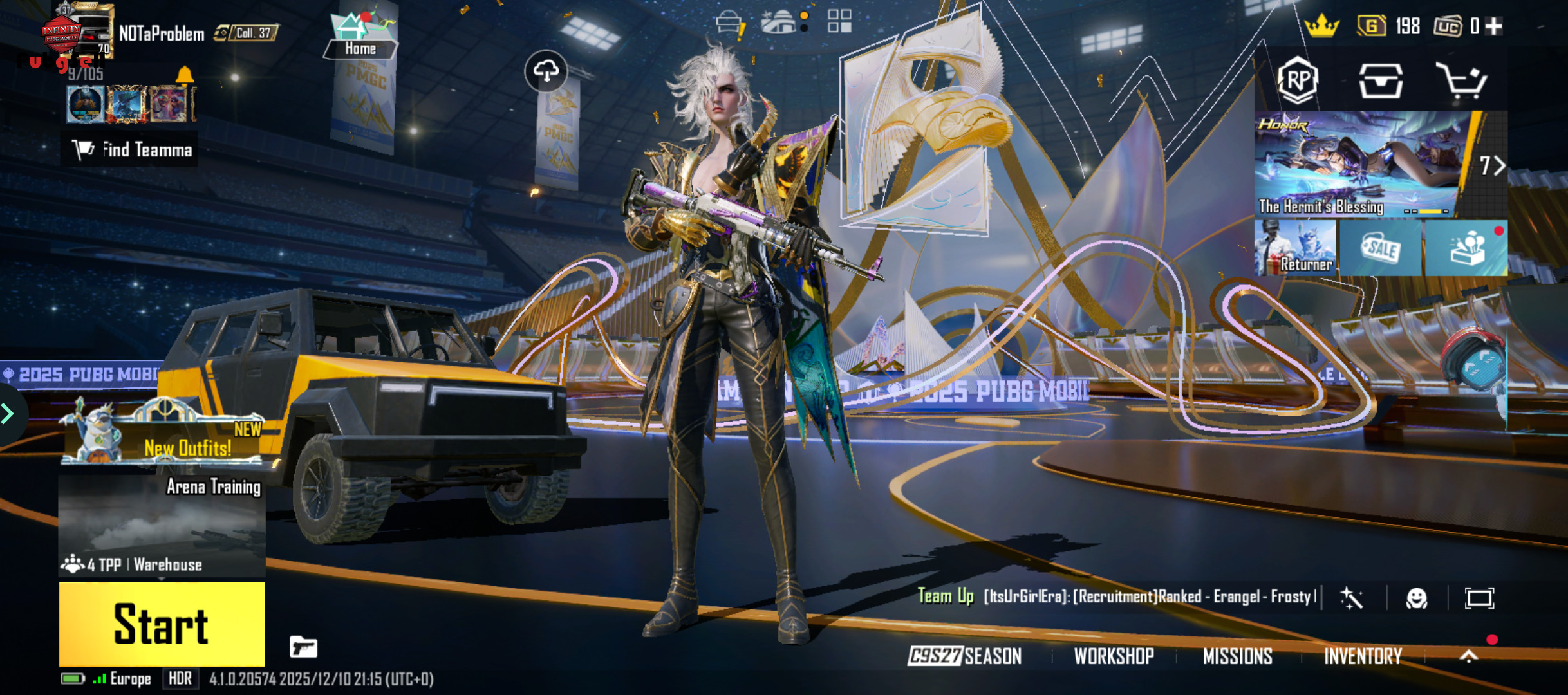Image resolution: width=1568 pixels, height=695 pixels.
Task: Expand the bottom menu up arrow
Action: coord(1468,656)
